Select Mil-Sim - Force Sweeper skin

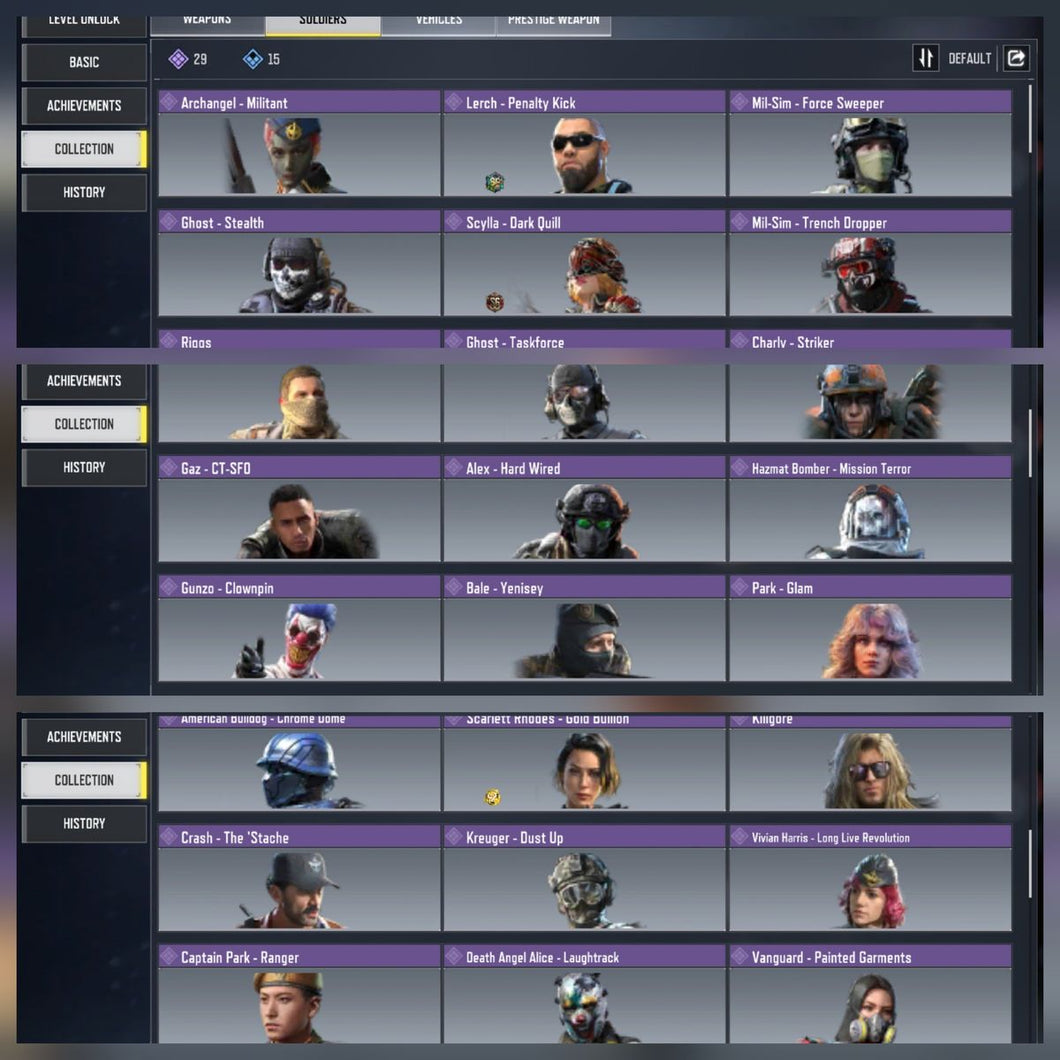pos(870,144)
